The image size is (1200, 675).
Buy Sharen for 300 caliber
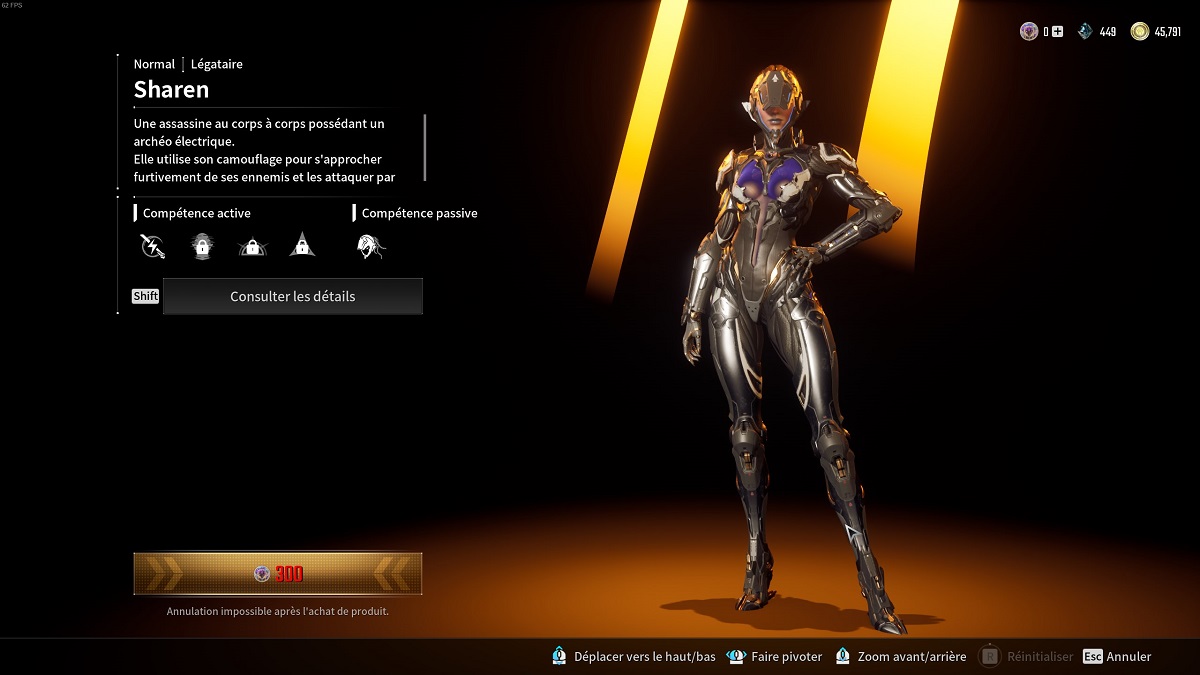click(278, 574)
